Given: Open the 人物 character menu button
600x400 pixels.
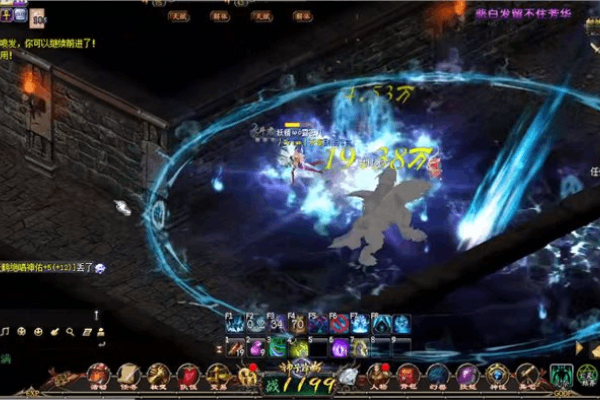Looking at the screenshot, I should coord(378,377).
